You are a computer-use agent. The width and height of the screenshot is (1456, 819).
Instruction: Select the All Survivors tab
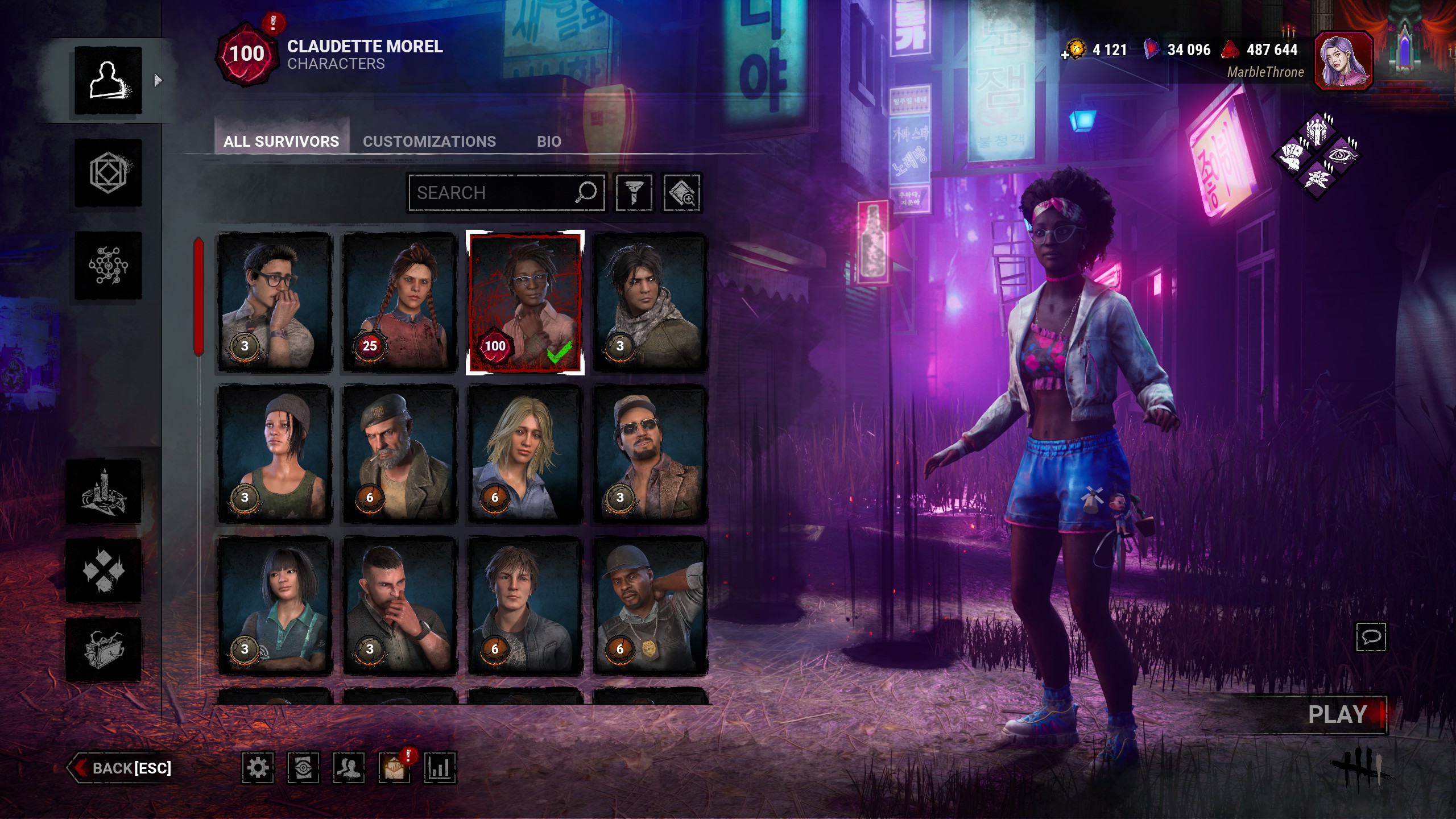pos(281,141)
